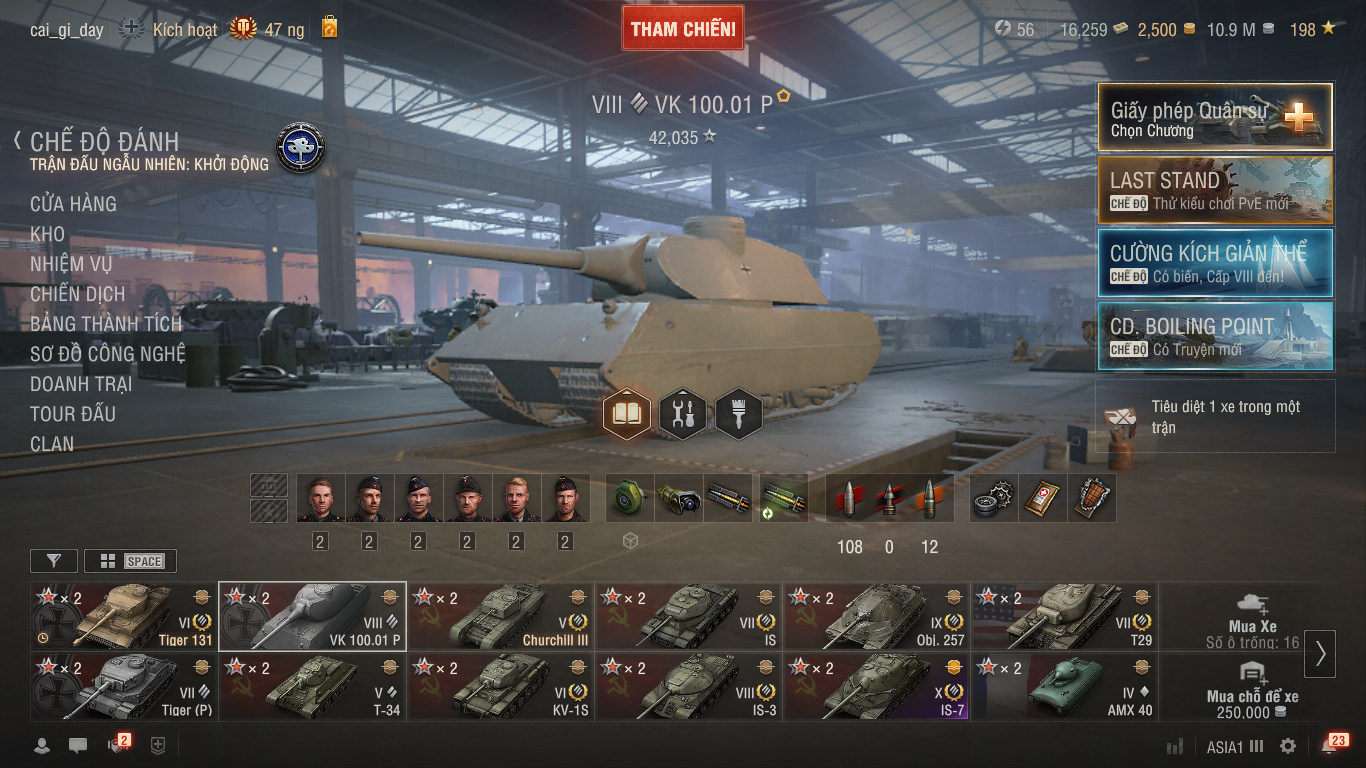Pick the AMX 40 tank
The image size is (1366, 768).
click(x=1064, y=687)
